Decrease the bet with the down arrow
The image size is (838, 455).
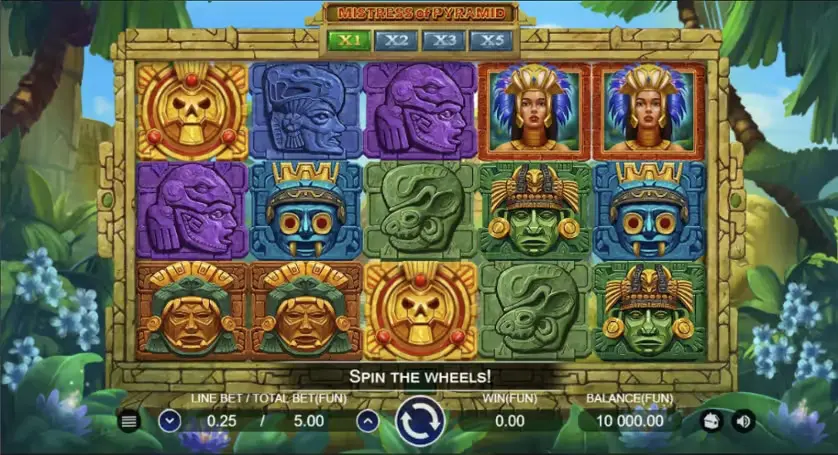click(x=169, y=421)
